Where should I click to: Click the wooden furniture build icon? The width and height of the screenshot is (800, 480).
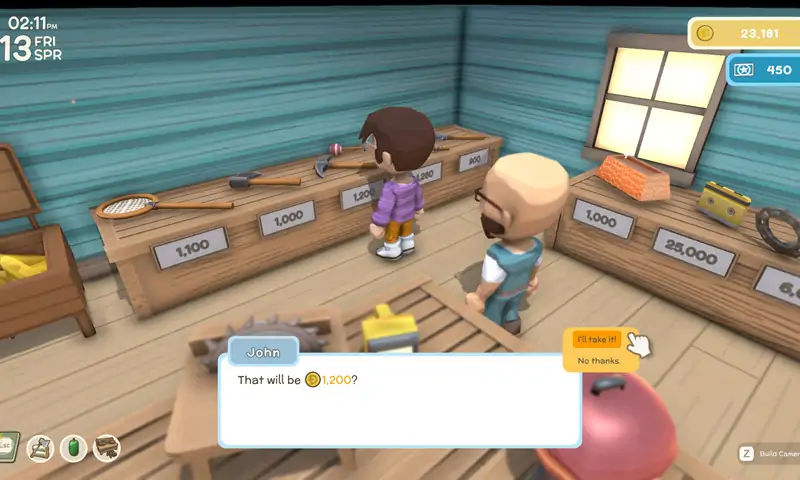click(107, 447)
